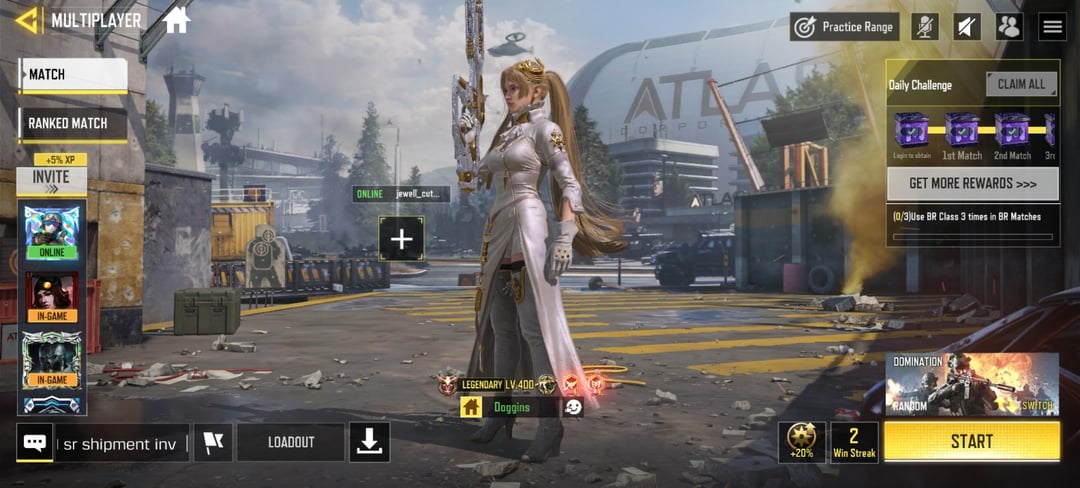This screenshot has height=488, width=1080.
Task: Switch the Domination game mode
Action: [x=1034, y=404]
